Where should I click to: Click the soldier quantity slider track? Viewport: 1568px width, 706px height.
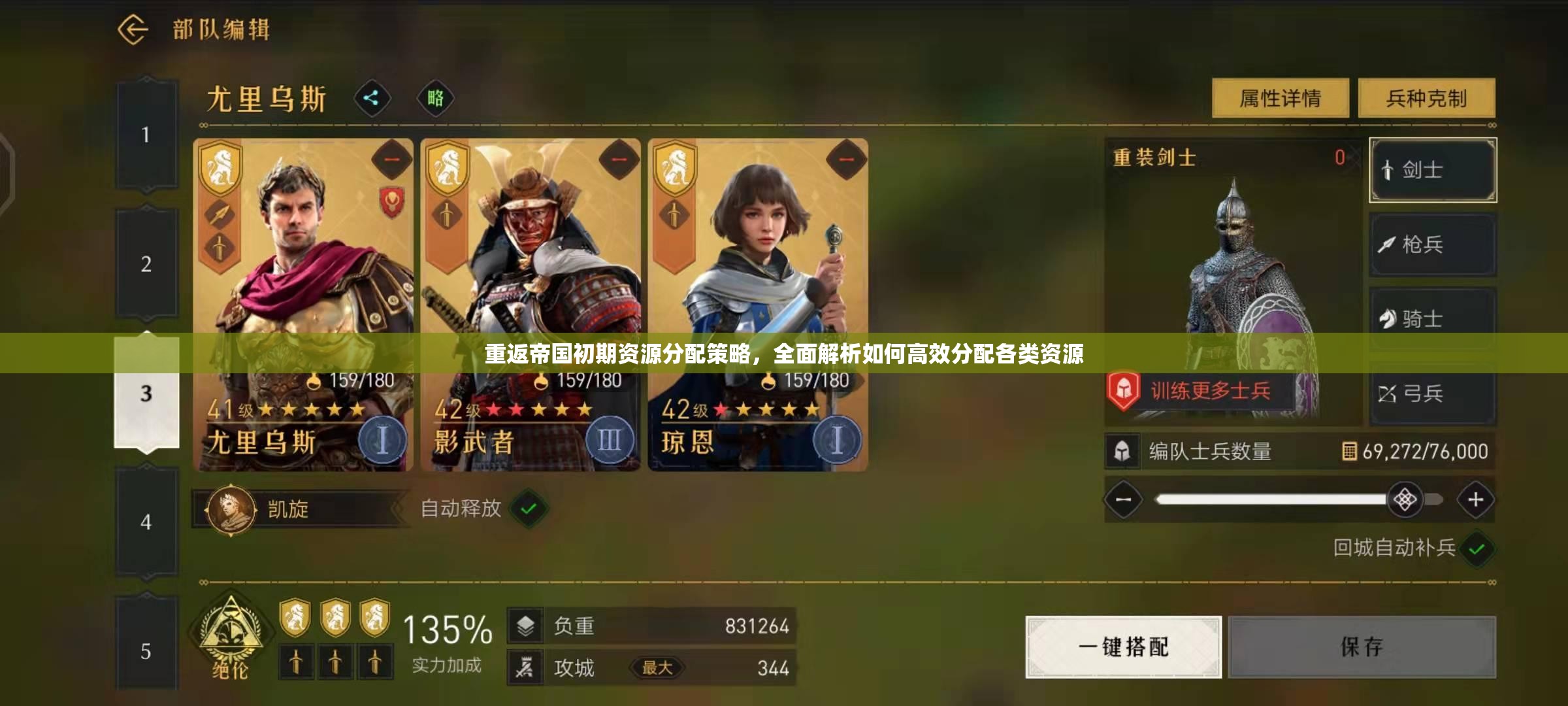click(1274, 499)
